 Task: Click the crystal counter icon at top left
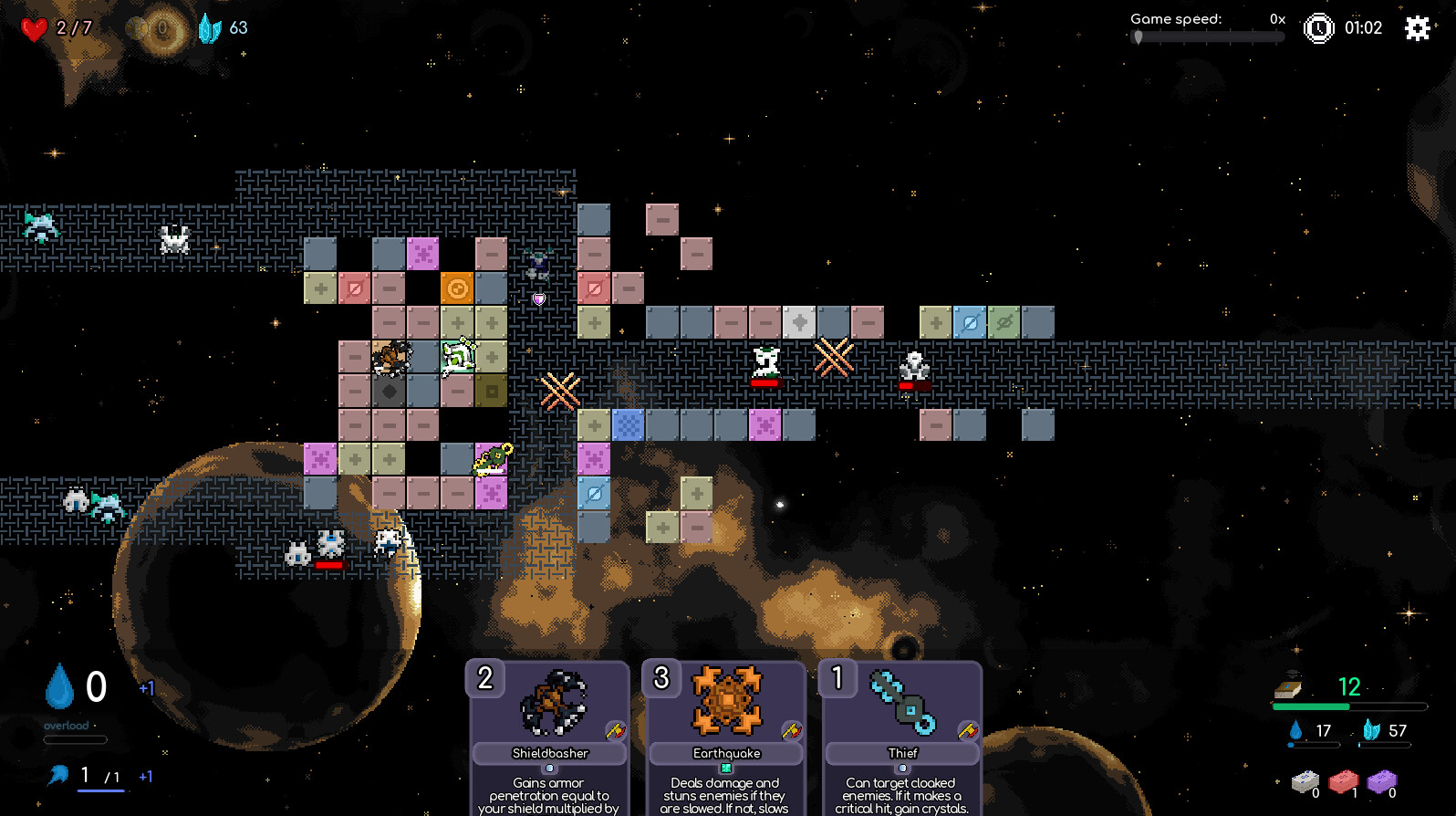211,27
